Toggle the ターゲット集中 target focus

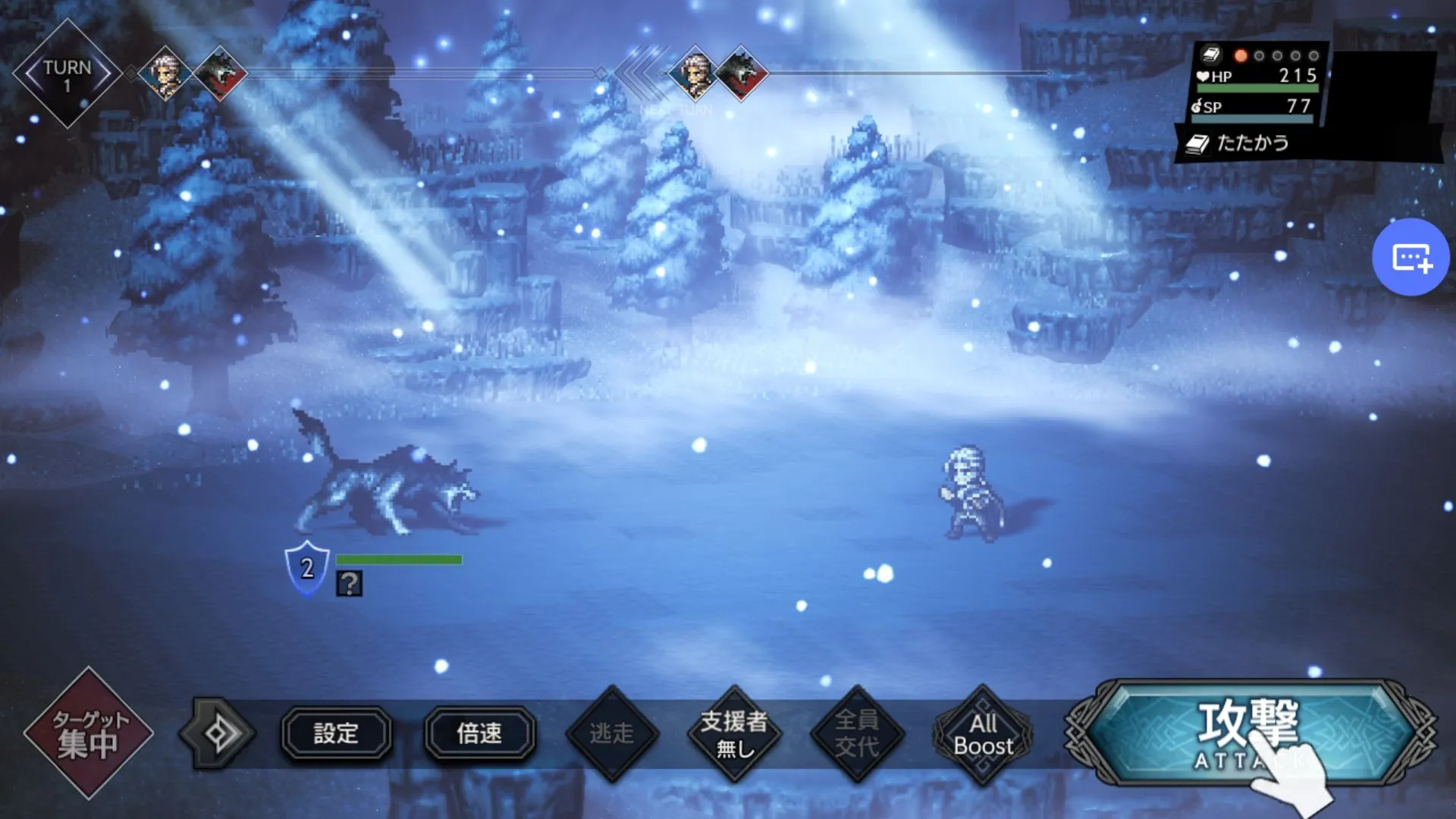pos(89,733)
